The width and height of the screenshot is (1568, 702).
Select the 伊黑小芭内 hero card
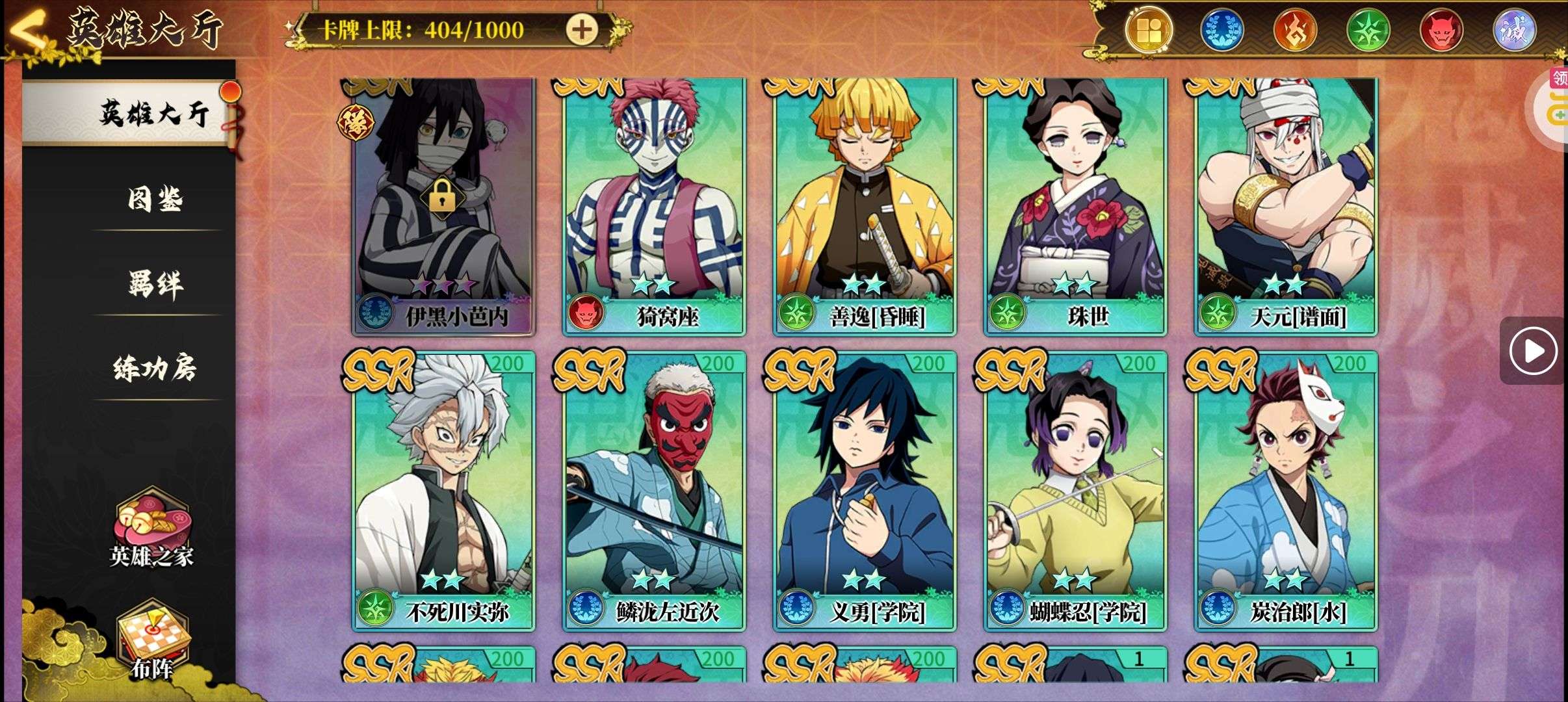click(443, 207)
